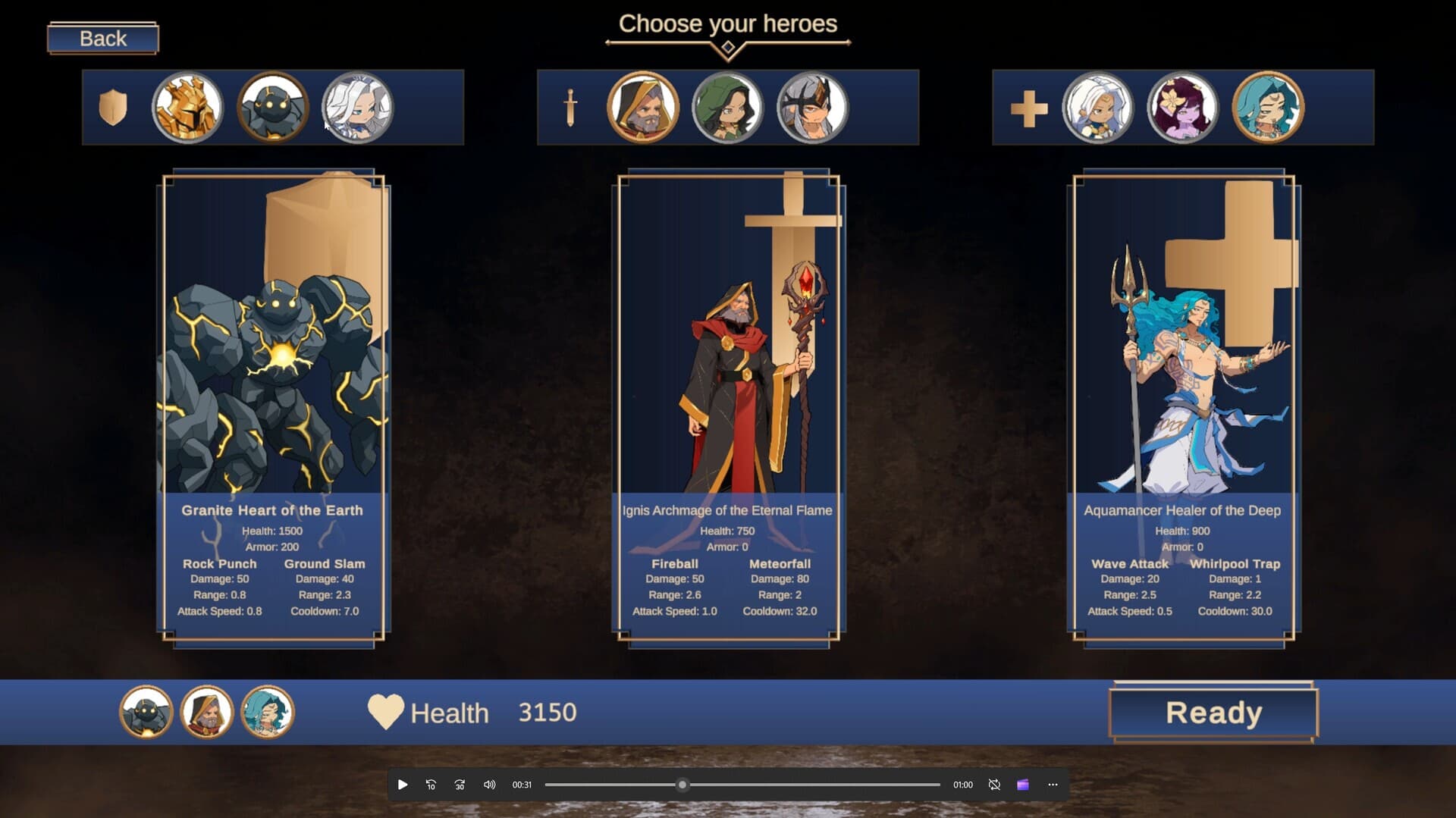Viewport: 1456px width, 818px height.
Task: Pick the green-hooded ranger portrait
Action: [728, 107]
